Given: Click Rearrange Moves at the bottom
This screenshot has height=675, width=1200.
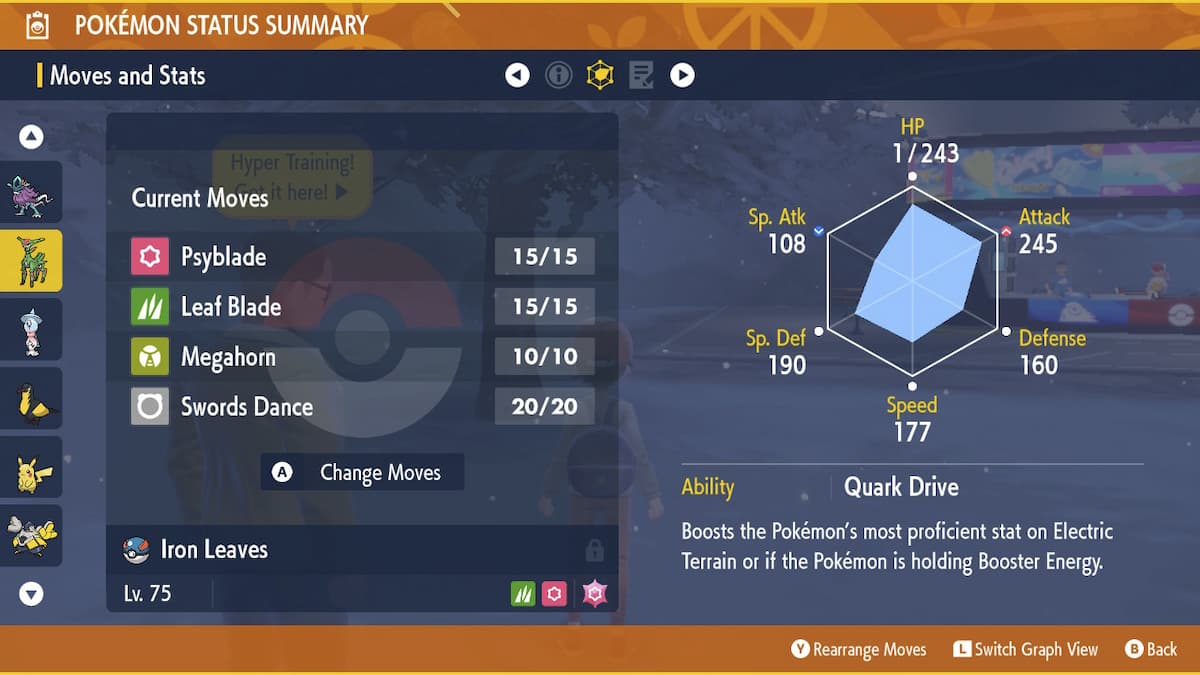Looking at the screenshot, I should [859, 650].
